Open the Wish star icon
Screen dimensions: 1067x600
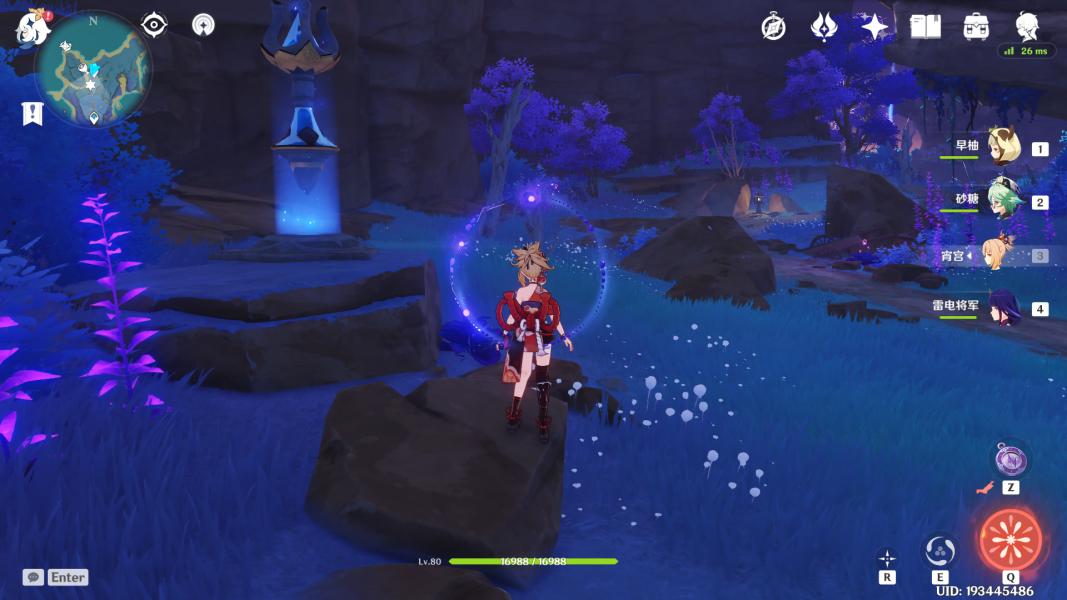(875, 27)
